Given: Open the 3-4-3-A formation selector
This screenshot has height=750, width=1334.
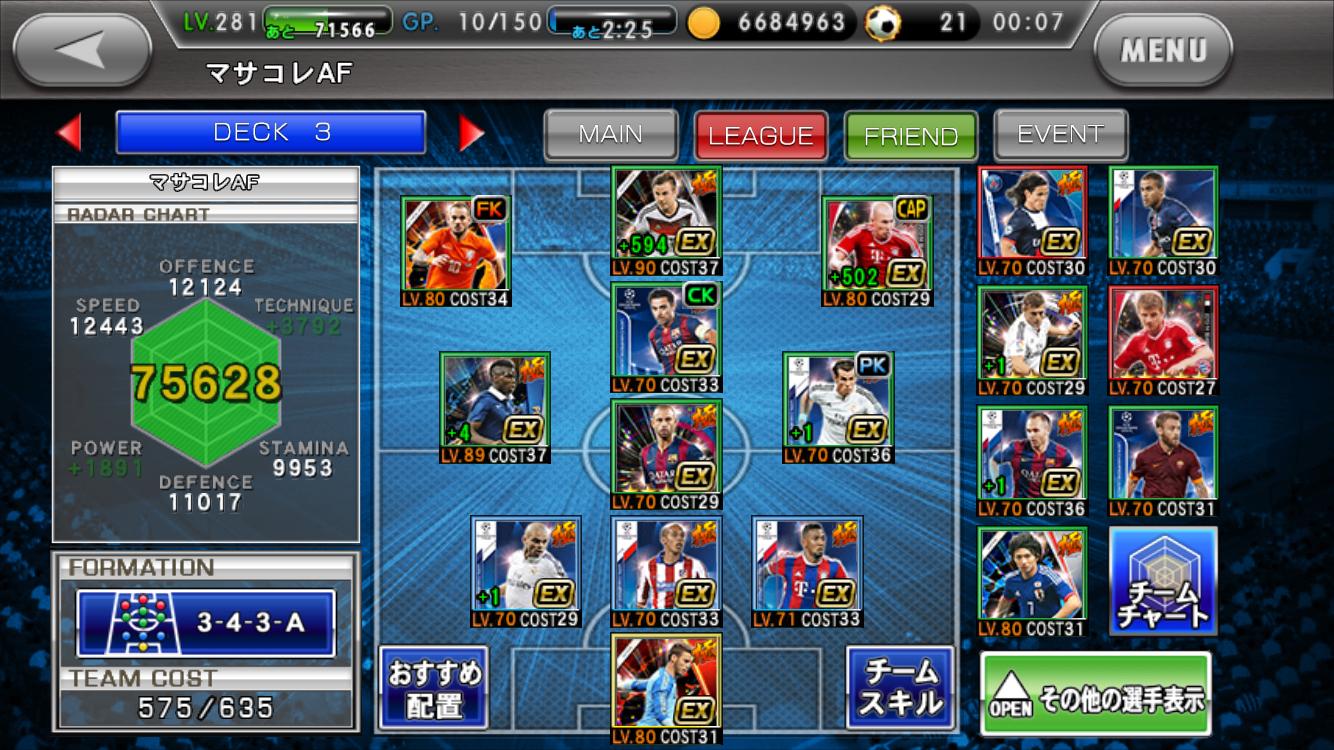Looking at the screenshot, I should (x=206, y=623).
